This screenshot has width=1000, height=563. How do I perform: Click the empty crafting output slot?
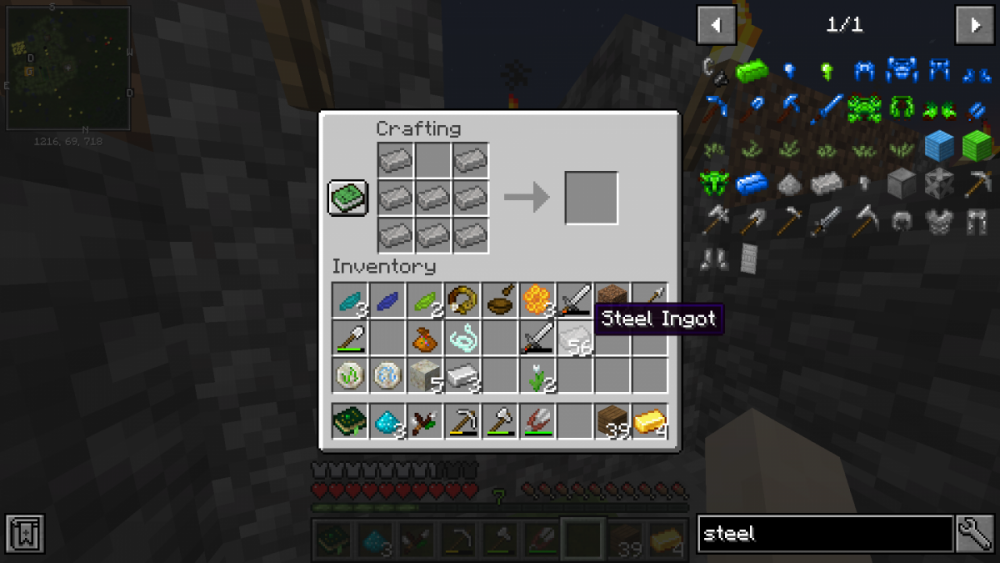click(591, 197)
